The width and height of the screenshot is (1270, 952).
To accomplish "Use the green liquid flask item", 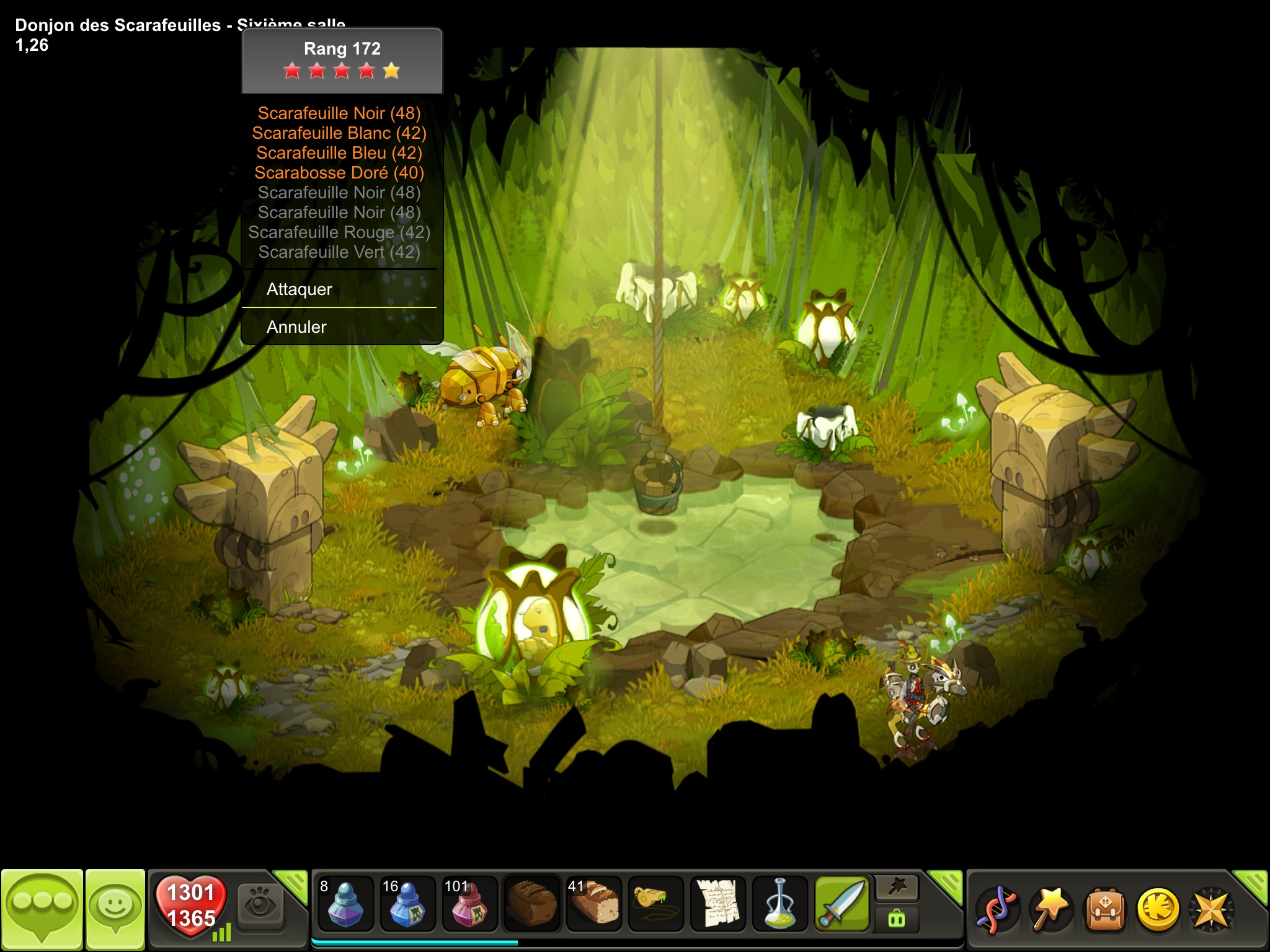I will [x=779, y=904].
